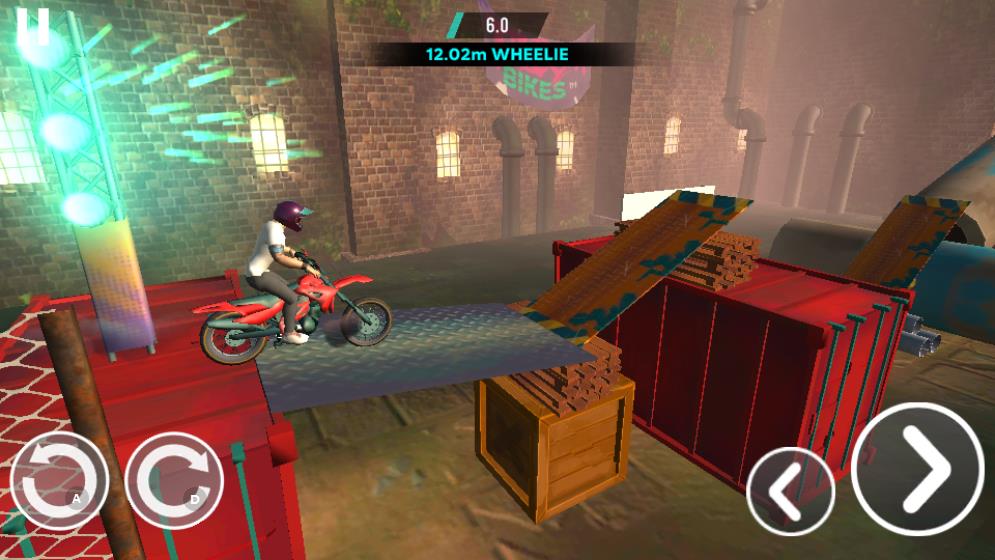Tap the lean-back counterclockwise rotation button
995x560 pixels.
click(x=58, y=481)
